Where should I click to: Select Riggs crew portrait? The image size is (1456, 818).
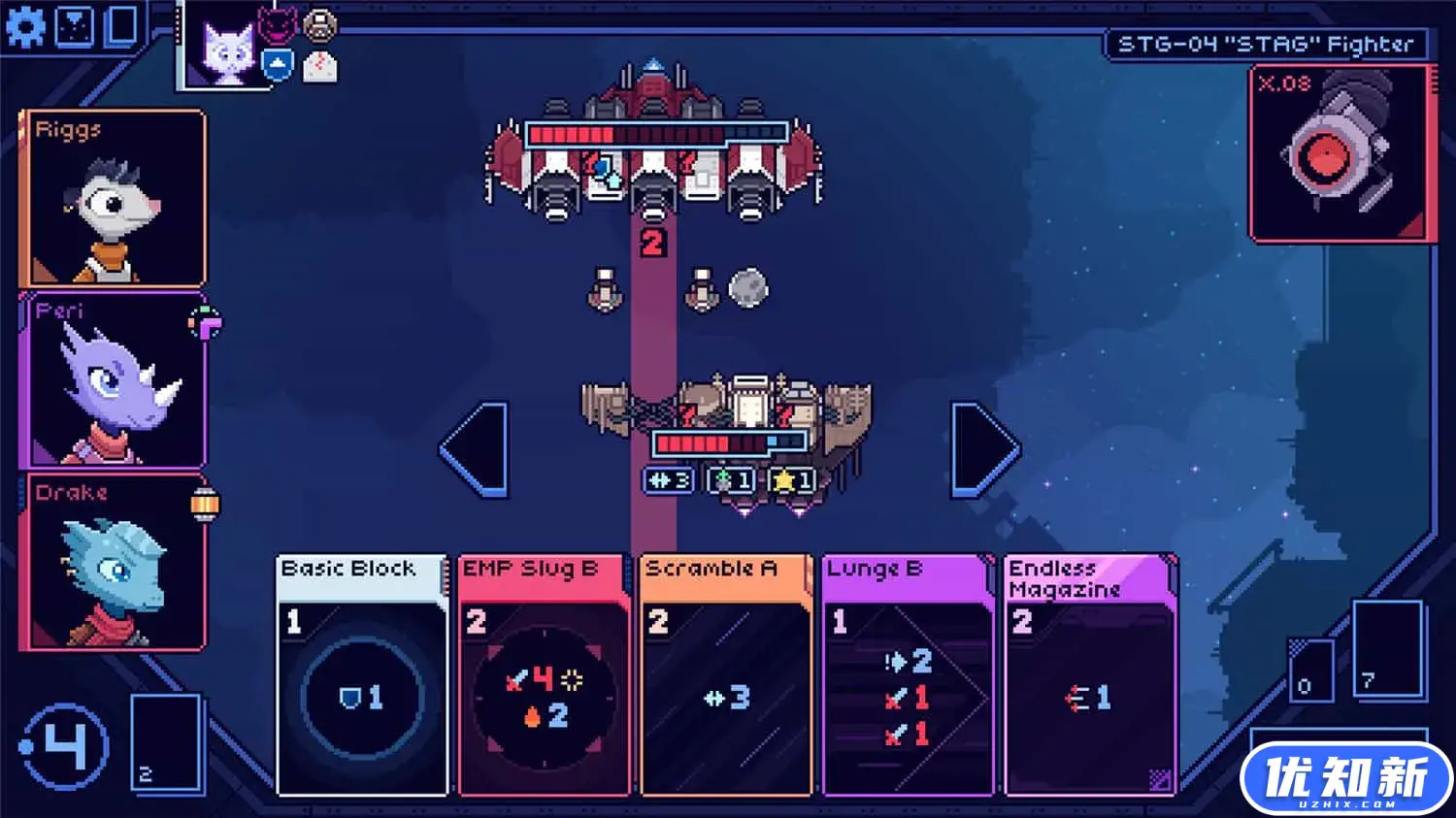tap(113, 199)
